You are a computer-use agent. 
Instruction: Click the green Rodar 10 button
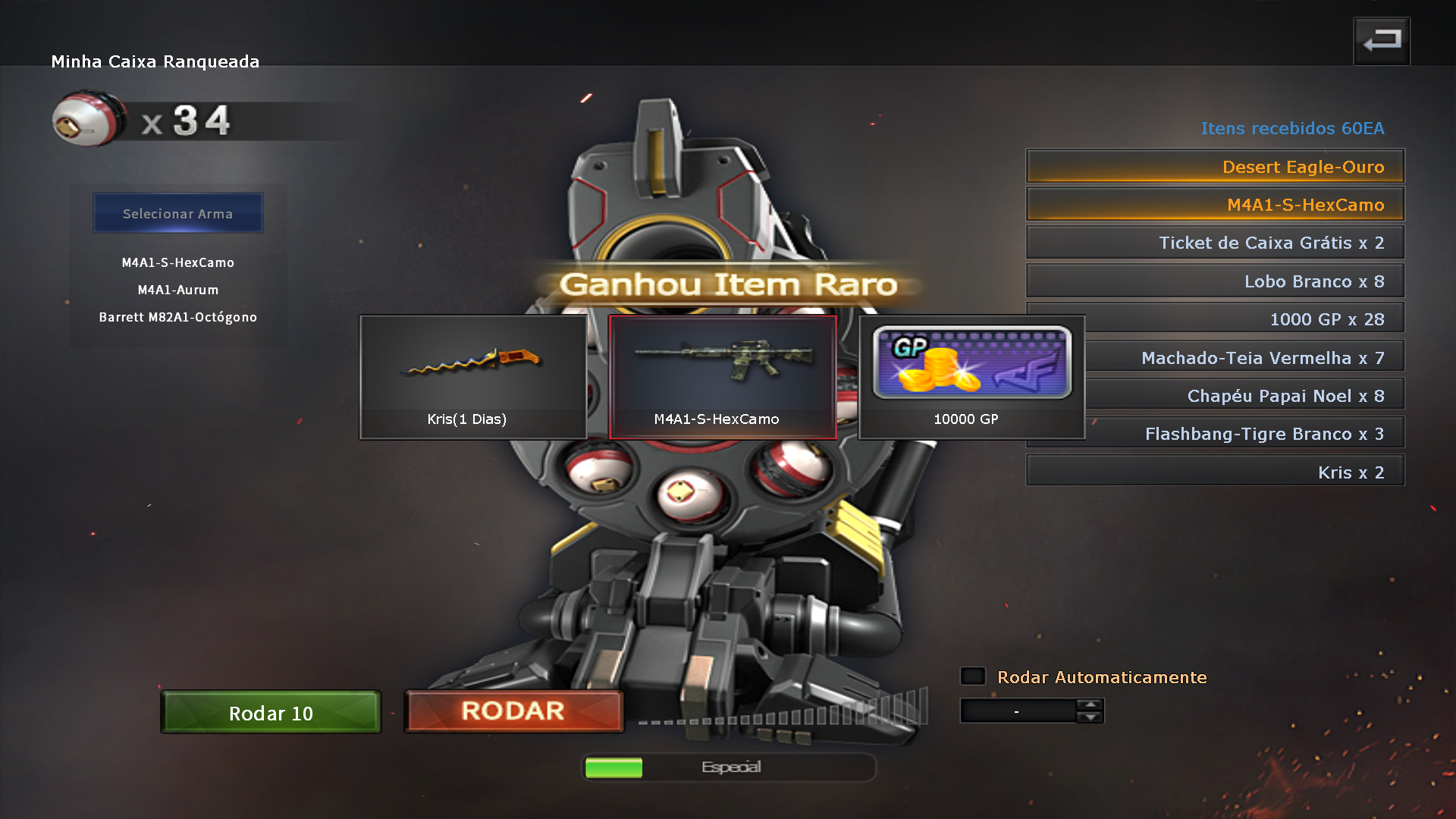(271, 712)
